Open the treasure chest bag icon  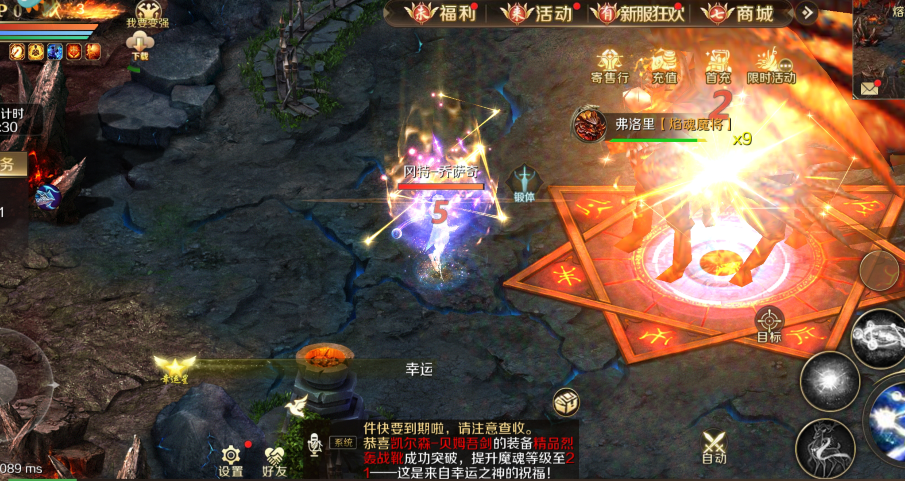(566, 402)
